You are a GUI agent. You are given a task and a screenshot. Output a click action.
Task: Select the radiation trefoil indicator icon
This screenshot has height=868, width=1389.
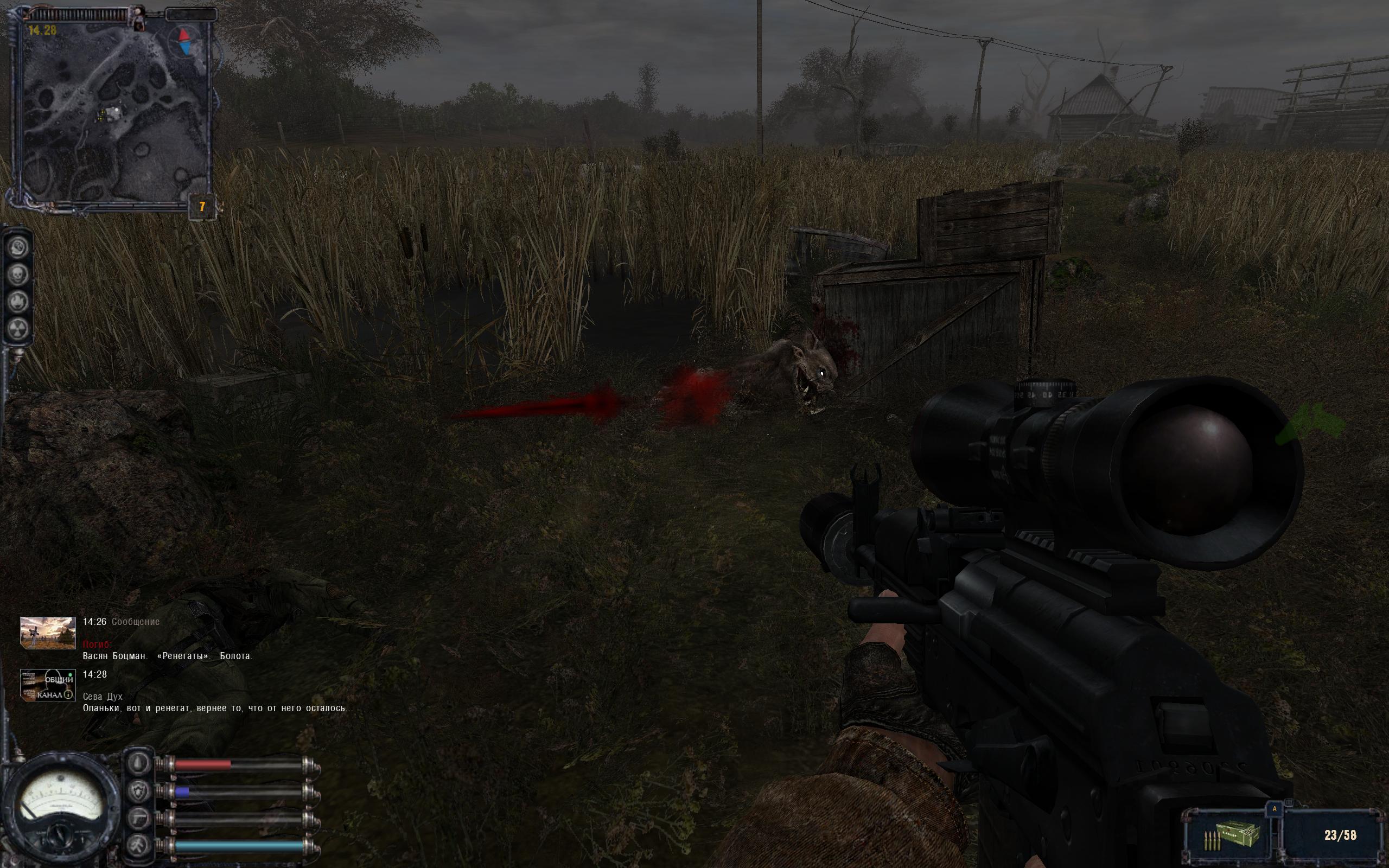(x=18, y=329)
